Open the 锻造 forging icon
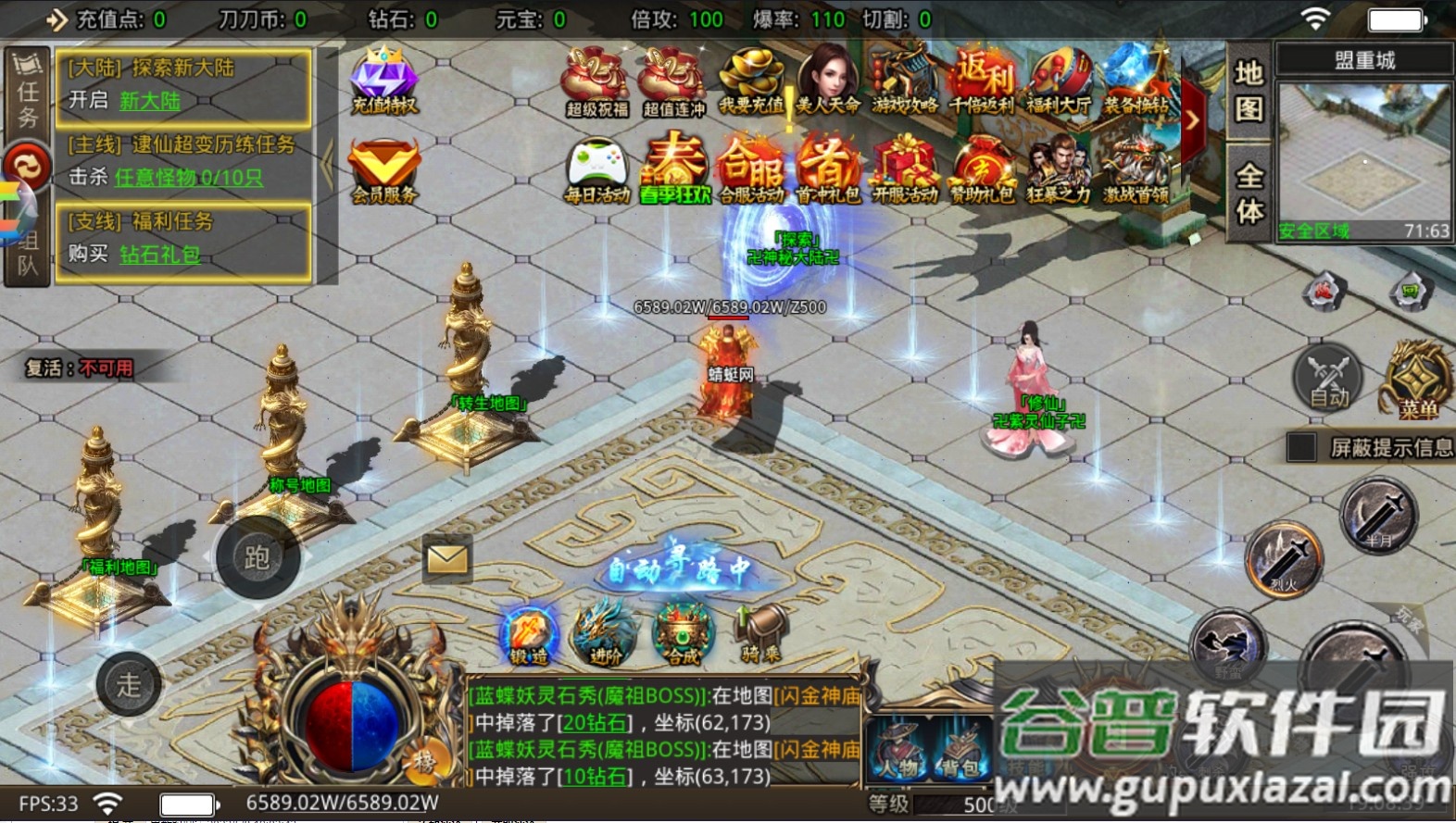This screenshot has height=823, width=1456. tap(529, 634)
